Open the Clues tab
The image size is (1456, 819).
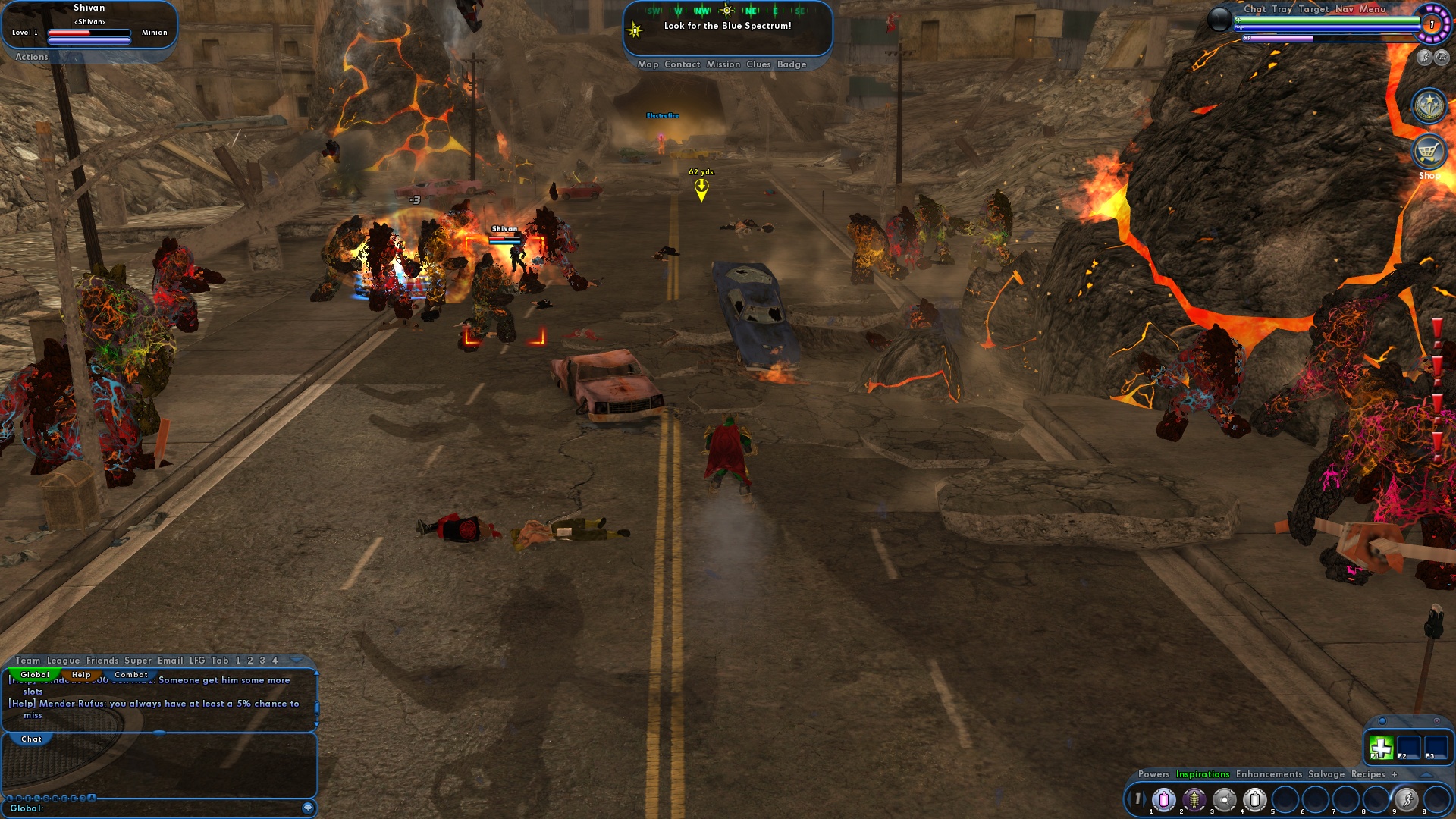click(758, 64)
